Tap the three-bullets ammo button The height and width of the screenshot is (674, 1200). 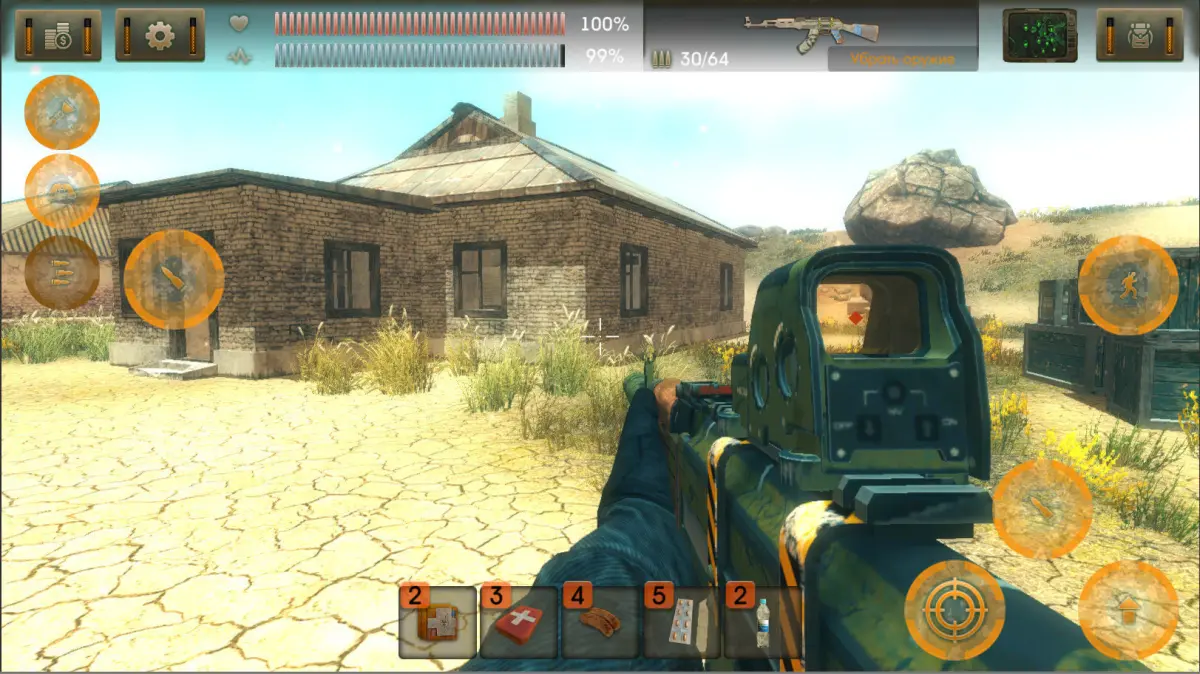coord(62,272)
